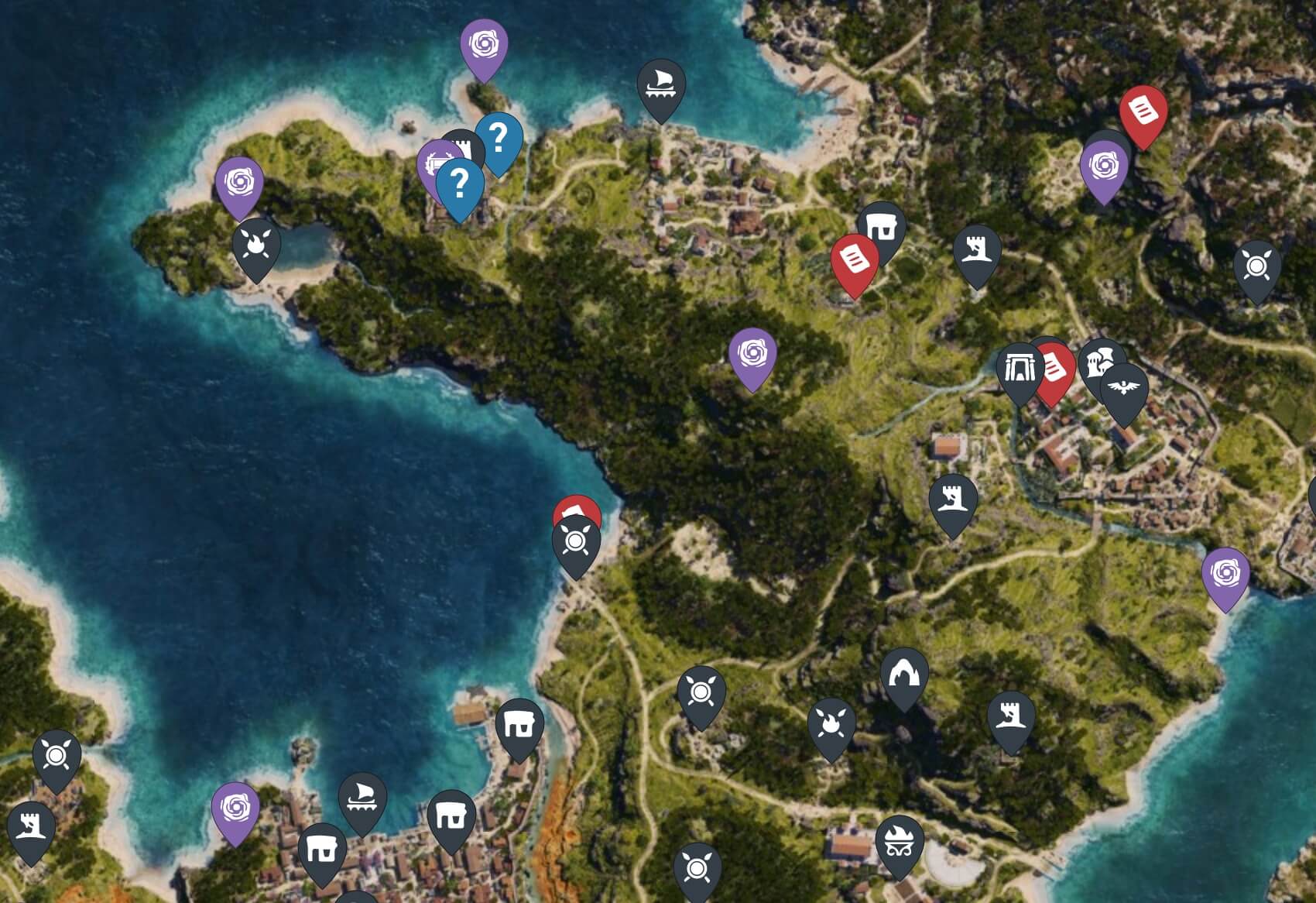Open the cave location marker
1316x903 pixels.
click(x=903, y=675)
